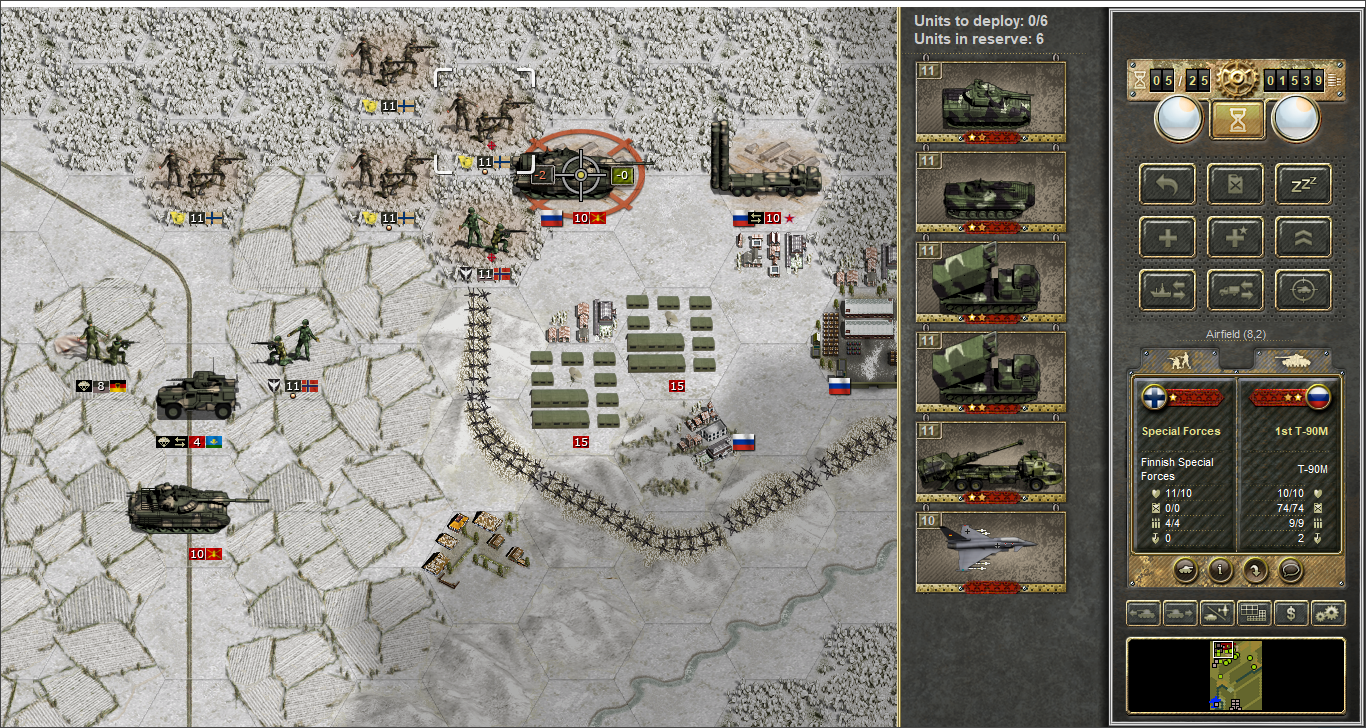Switch to the infantry unit tab
Image resolution: width=1366 pixels, height=728 pixels.
coord(1179,359)
